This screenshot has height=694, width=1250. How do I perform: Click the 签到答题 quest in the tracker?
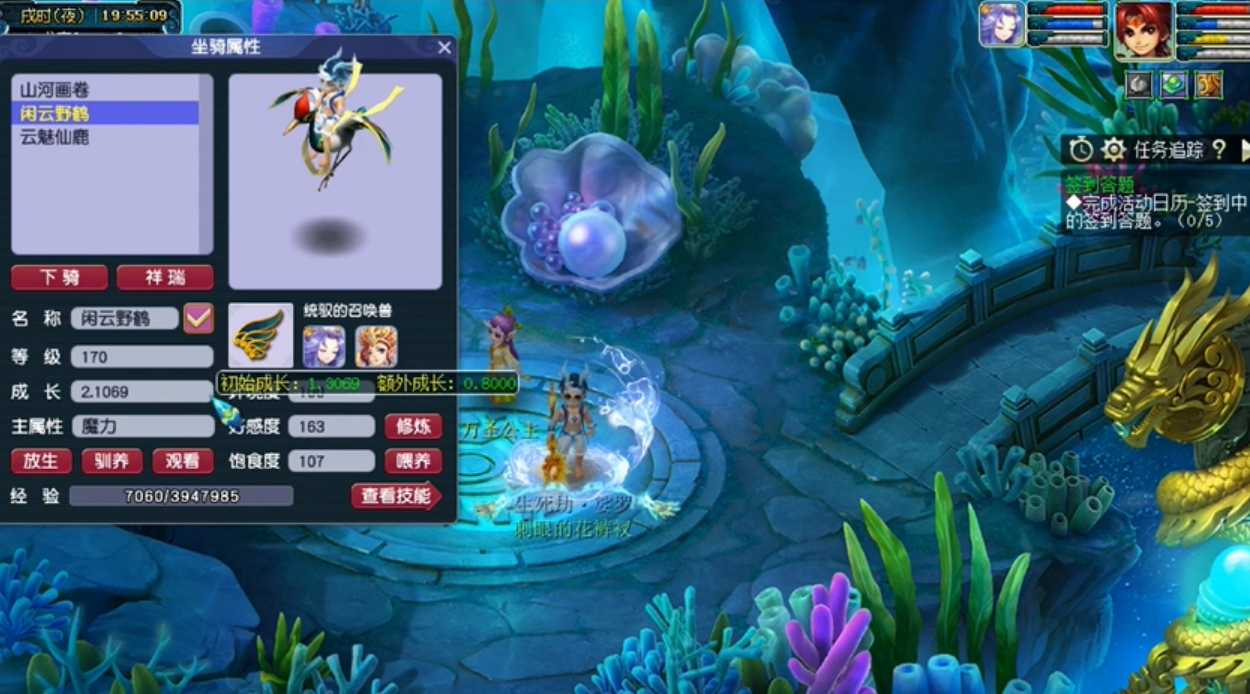[1098, 184]
